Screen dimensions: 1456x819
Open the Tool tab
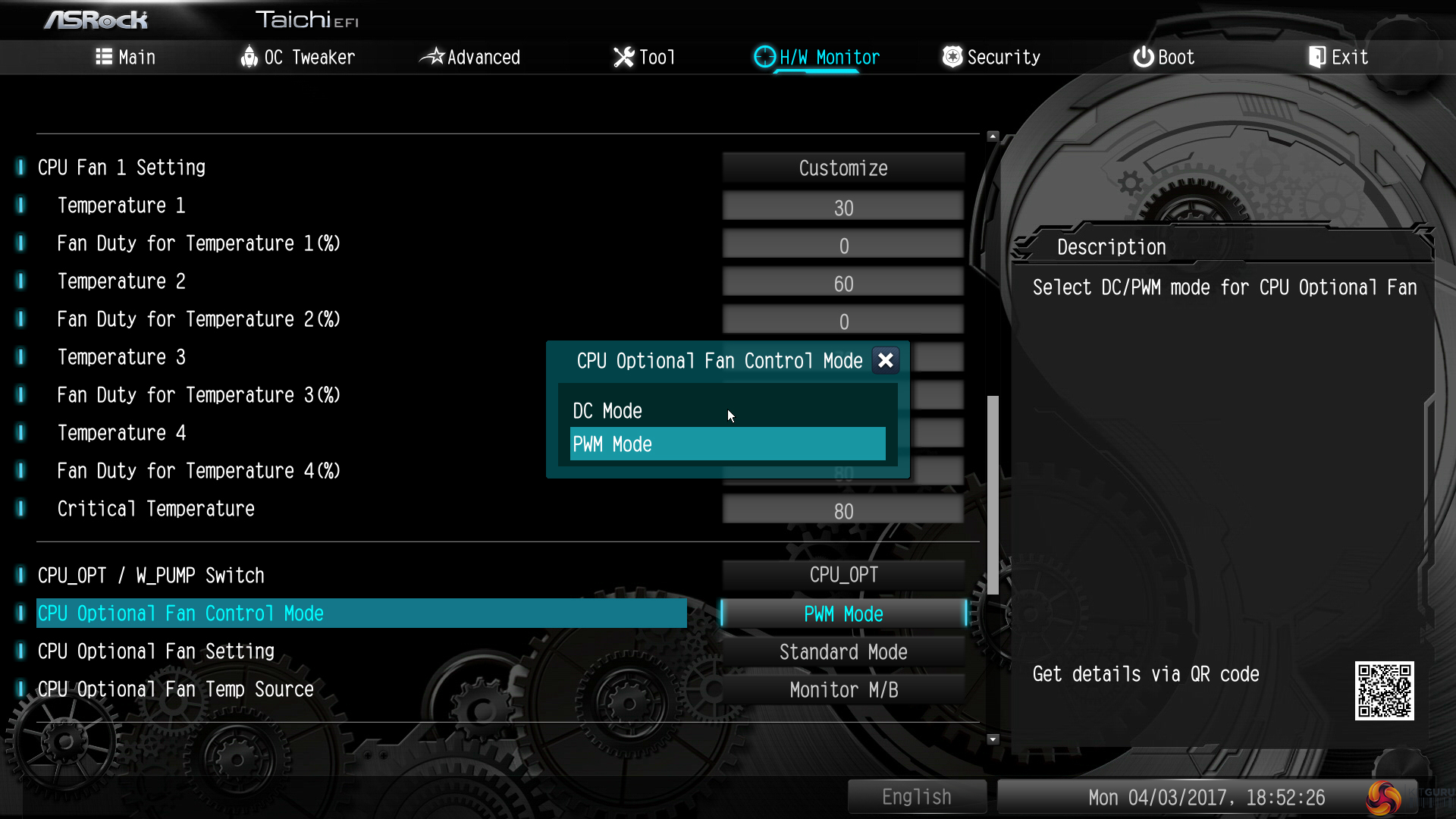click(644, 58)
